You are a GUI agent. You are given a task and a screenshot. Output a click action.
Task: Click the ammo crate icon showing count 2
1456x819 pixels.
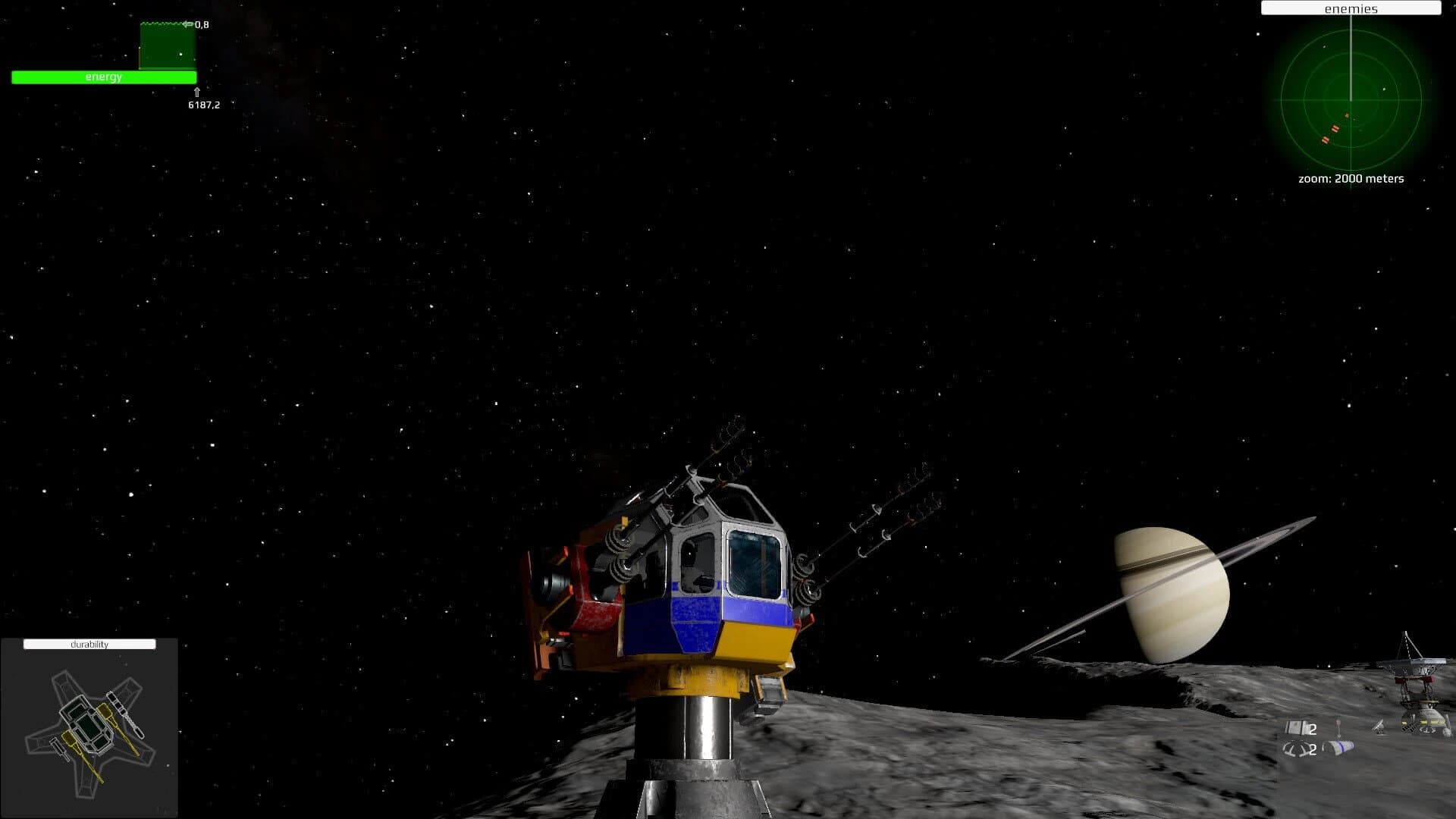pos(1296,728)
